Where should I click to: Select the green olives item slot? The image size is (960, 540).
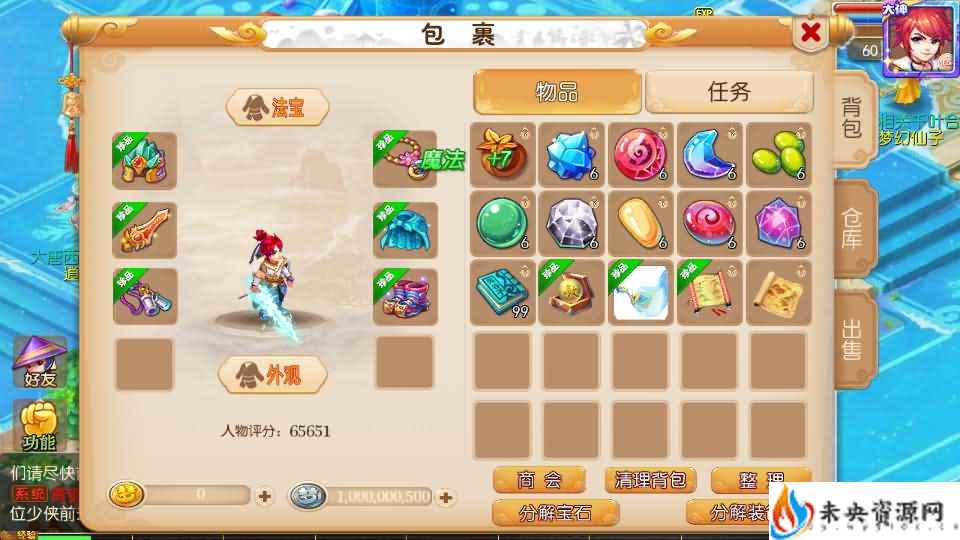coord(777,154)
